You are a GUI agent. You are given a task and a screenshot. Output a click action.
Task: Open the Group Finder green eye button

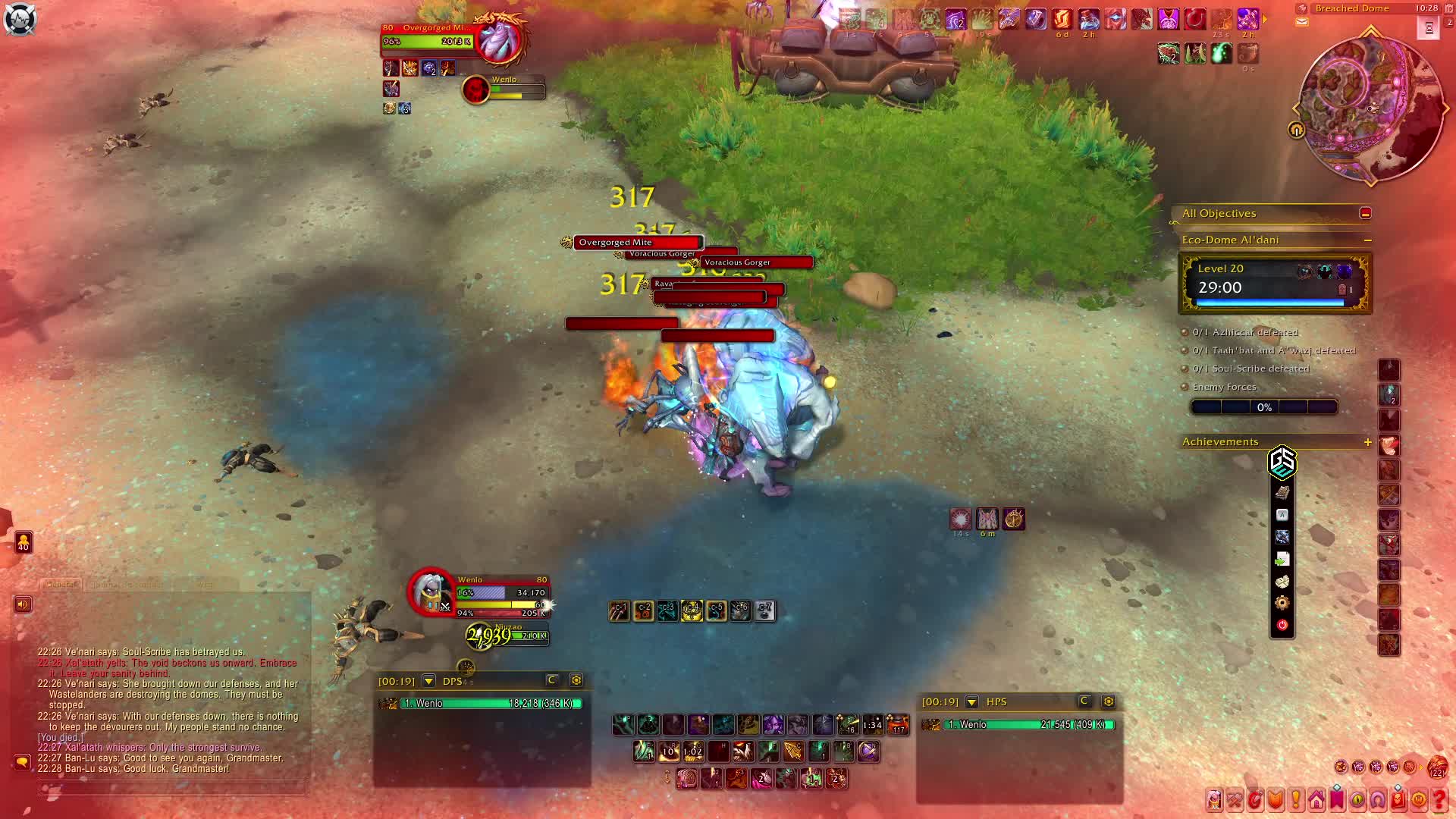click(1357, 800)
